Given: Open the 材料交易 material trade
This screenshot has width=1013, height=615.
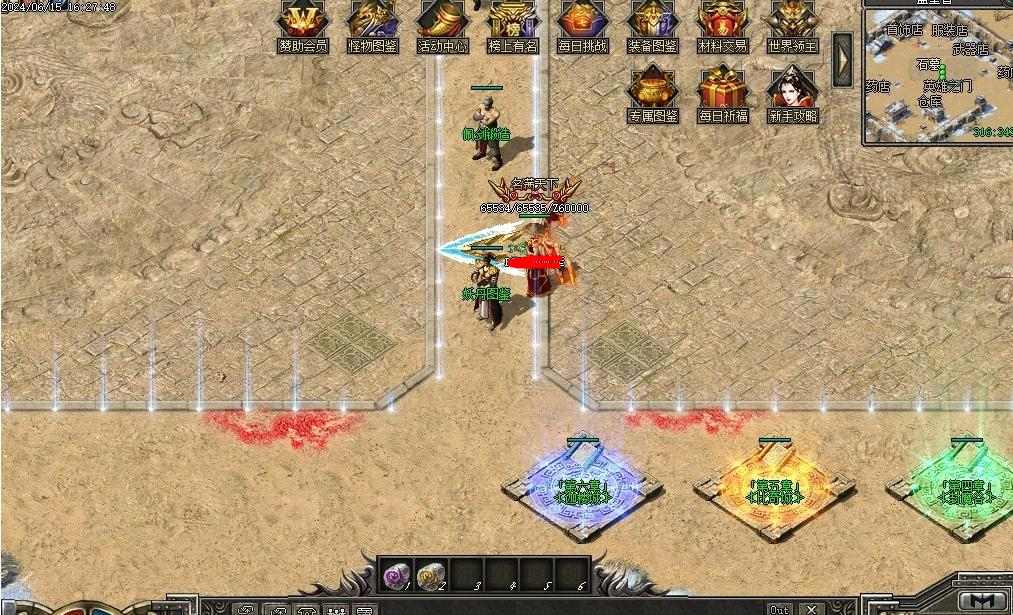Looking at the screenshot, I should coord(722,20).
